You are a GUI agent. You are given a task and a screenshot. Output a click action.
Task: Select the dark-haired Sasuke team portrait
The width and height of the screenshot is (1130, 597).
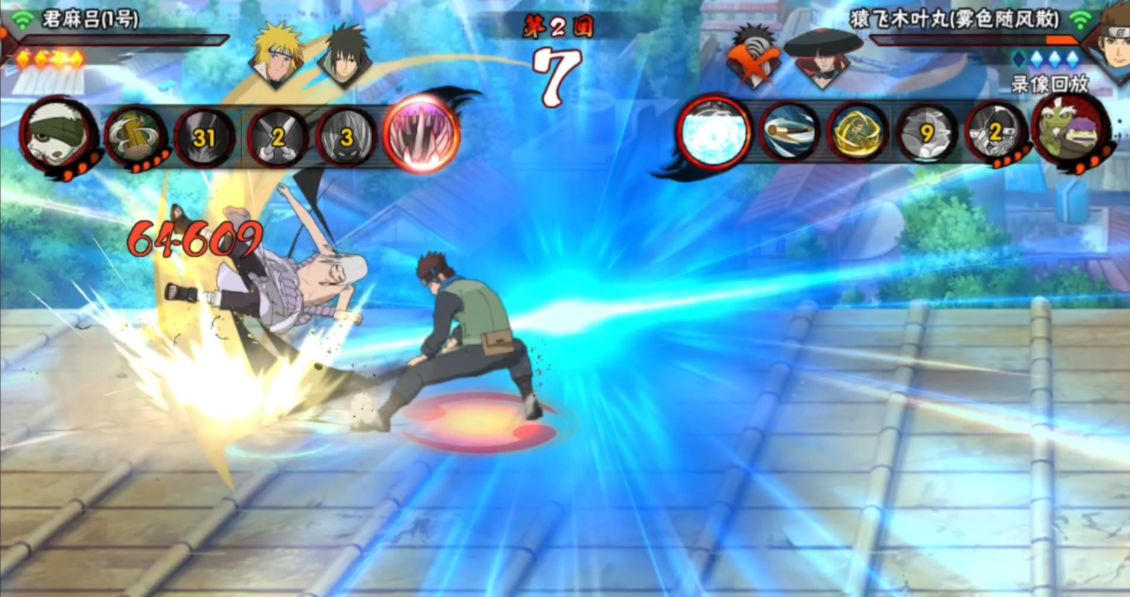(344, 57)
